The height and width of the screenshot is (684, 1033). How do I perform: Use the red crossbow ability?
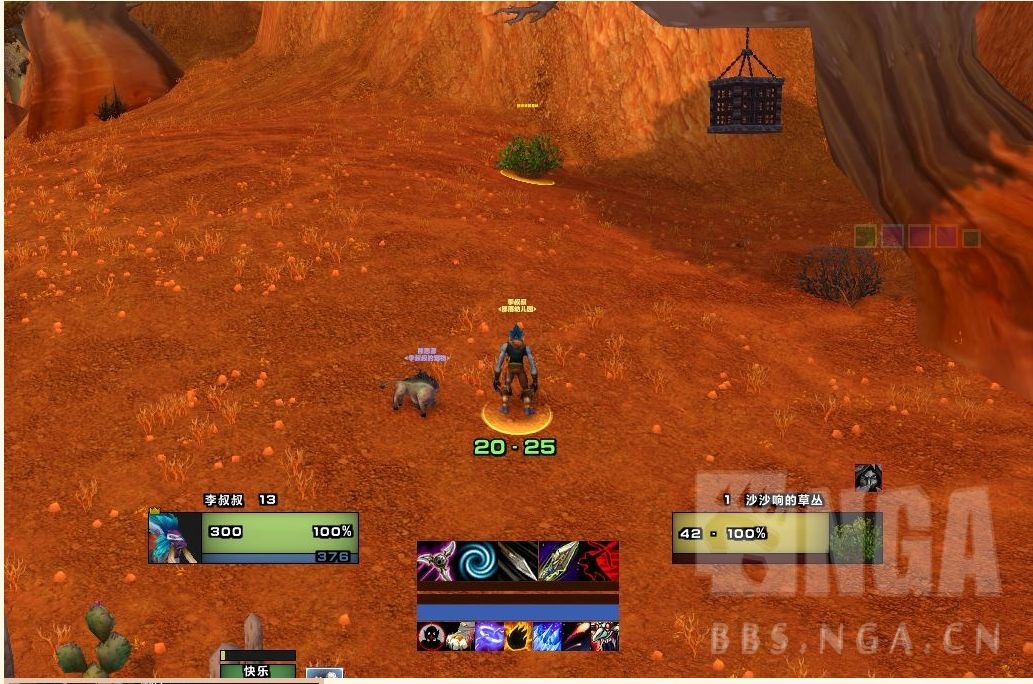point(599,561)
